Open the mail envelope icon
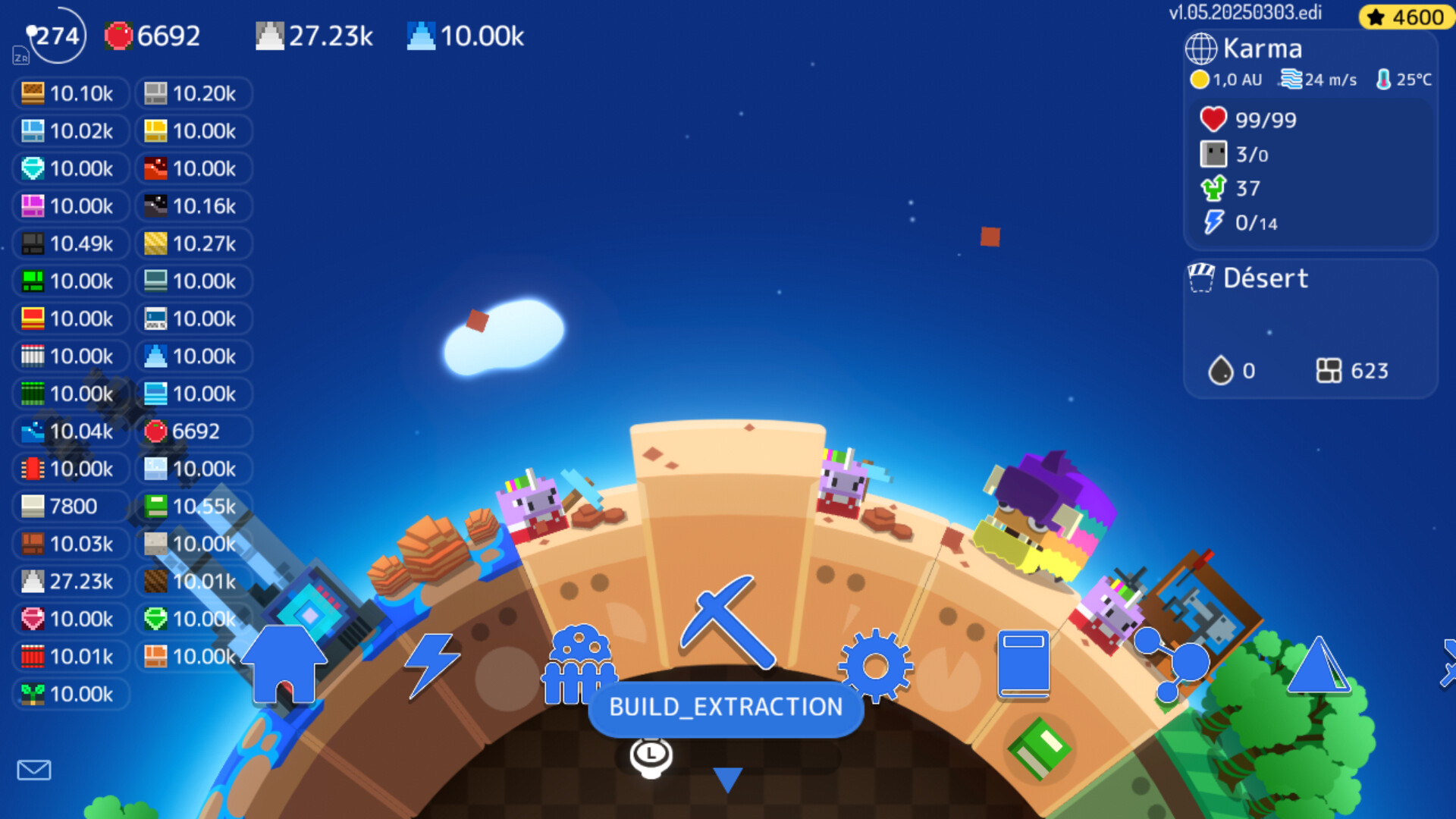 [34, 770]
